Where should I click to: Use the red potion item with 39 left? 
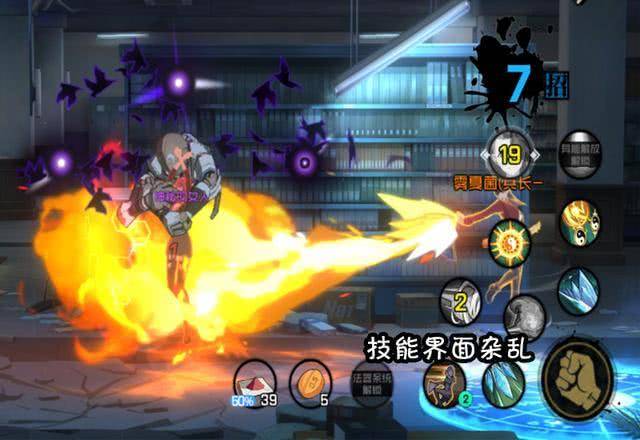pyautogui.click(x=254, y=381)
